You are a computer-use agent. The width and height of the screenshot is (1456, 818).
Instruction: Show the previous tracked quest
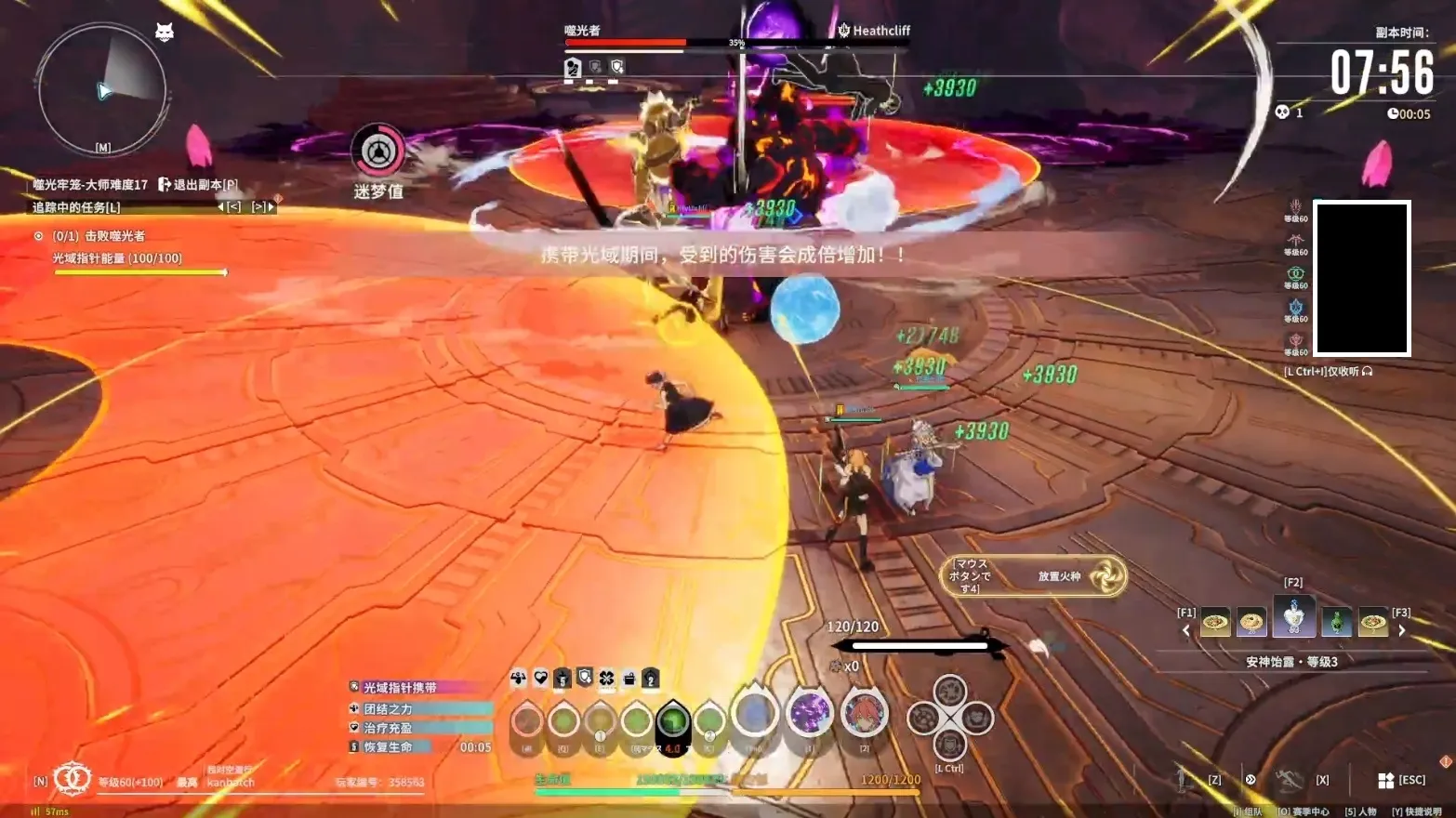(230, 207)
